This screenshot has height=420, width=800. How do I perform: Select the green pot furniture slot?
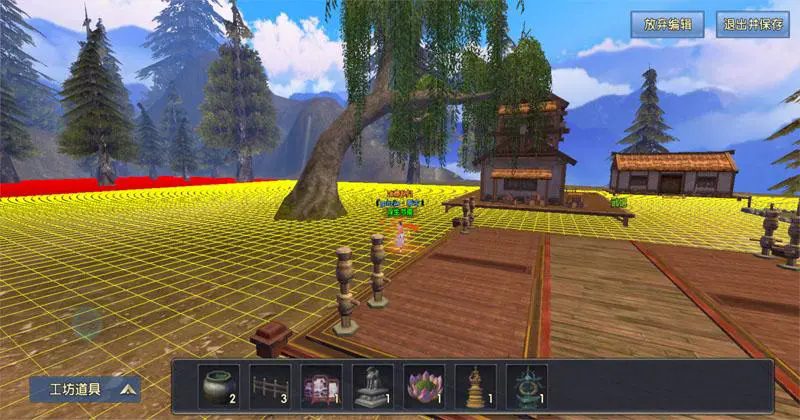coord(219,385)
